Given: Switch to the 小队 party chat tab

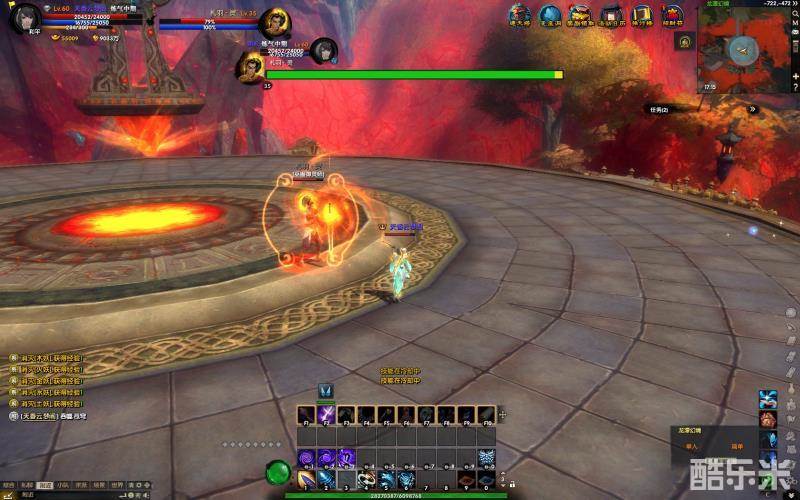Looking at the screenshot, I should click(63, 485).
